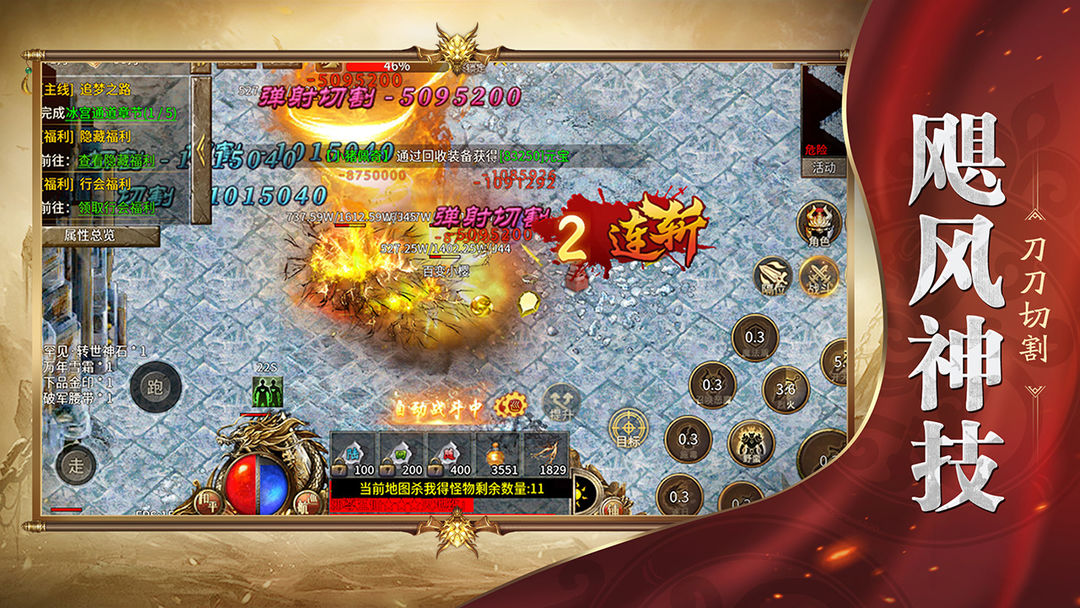Open the 属性总览 attributes overview
Image resolution: width=1080 pixels, height=608 pixels.
coord(100,235)
